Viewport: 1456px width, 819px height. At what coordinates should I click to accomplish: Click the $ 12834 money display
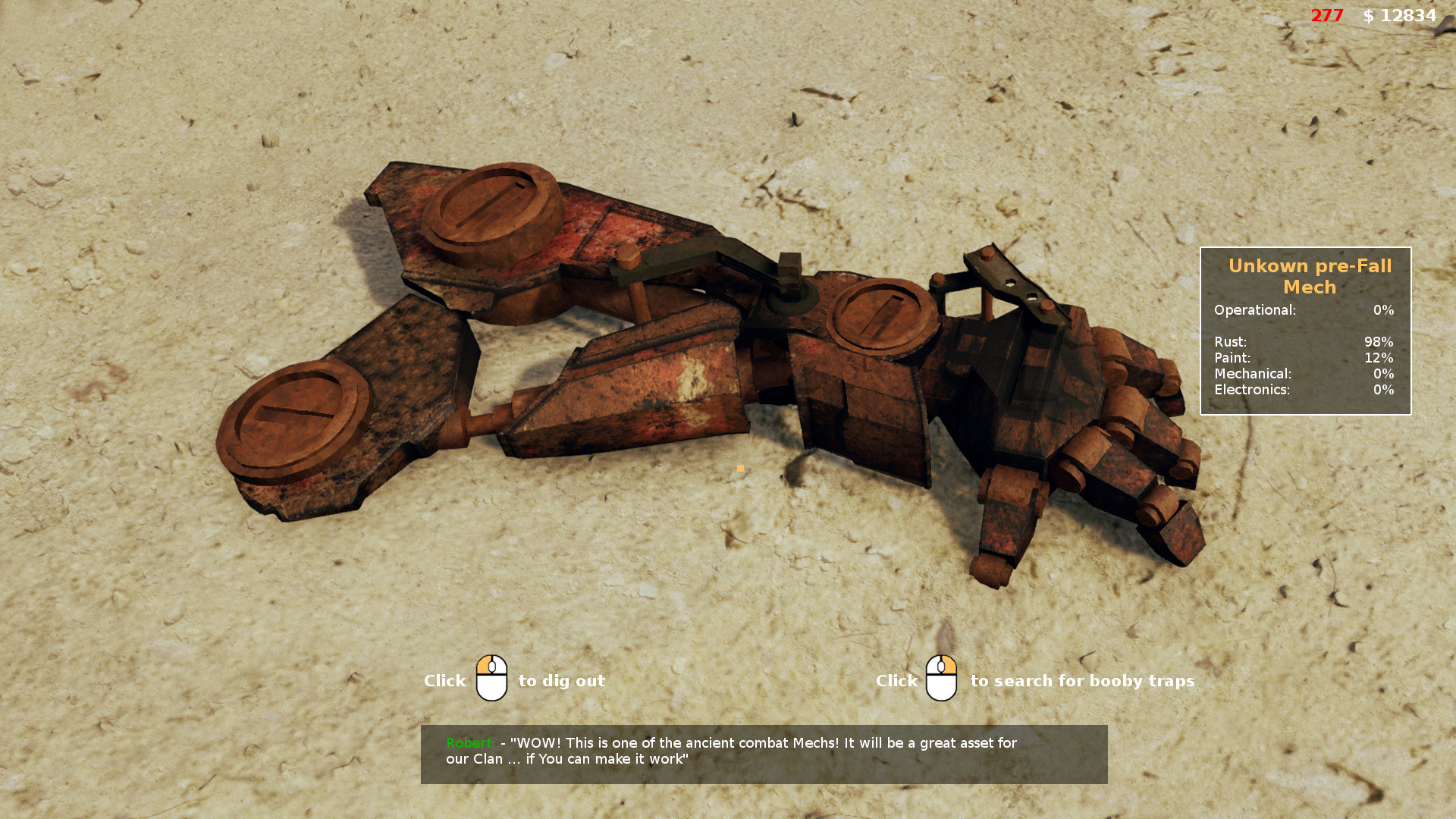[x=1399, y=15]
